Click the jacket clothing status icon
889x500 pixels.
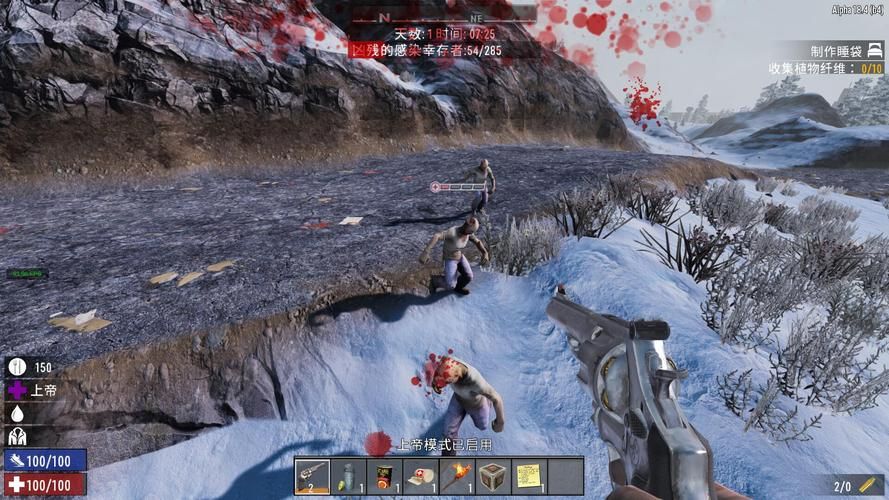[17, 436]
